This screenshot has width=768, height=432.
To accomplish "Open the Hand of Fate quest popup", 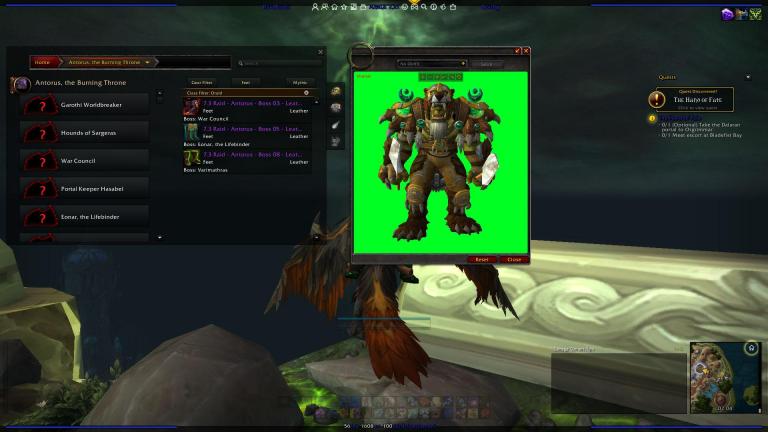I will click(690, 99).
